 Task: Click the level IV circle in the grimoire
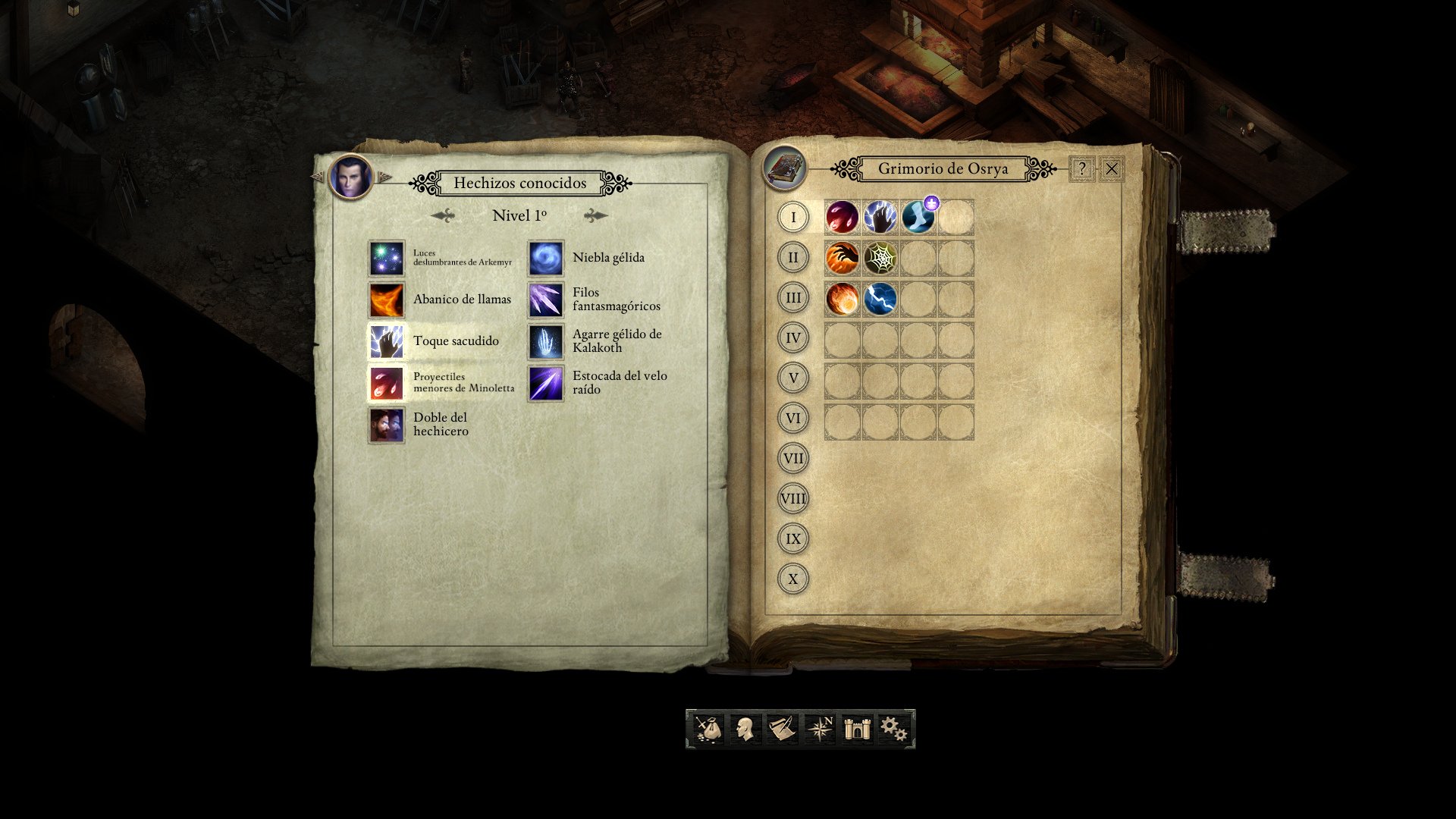click(x=792, y=339)
